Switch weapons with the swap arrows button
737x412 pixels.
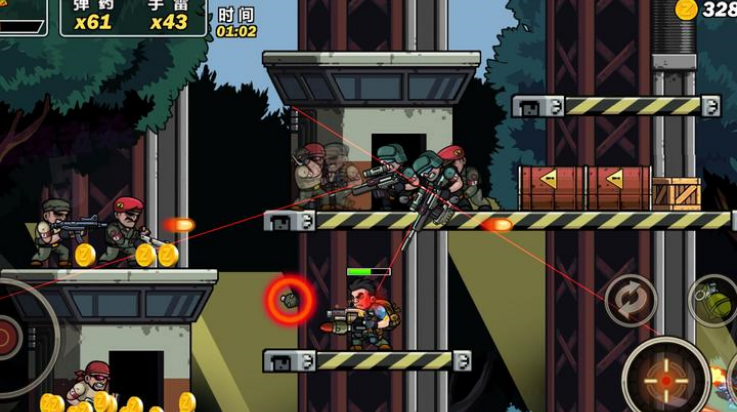click(x=631, y=300)
